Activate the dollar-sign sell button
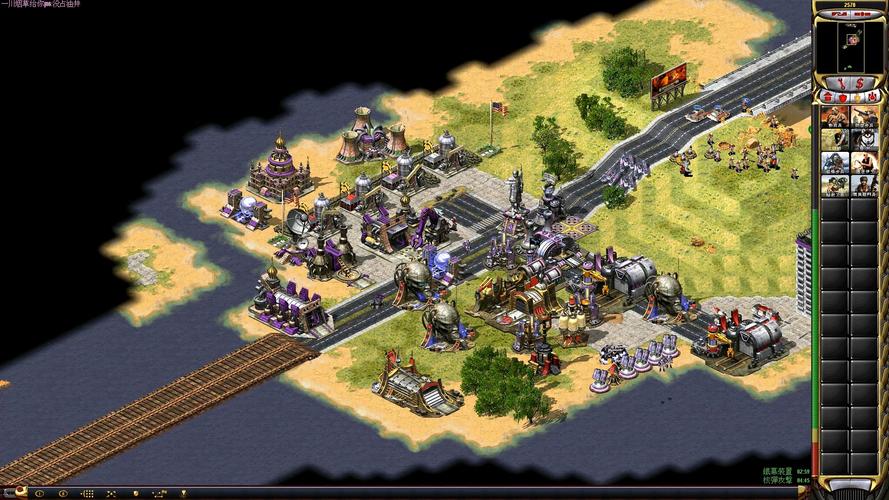This screenshot has width=889, height=500. tap(859, 81)
